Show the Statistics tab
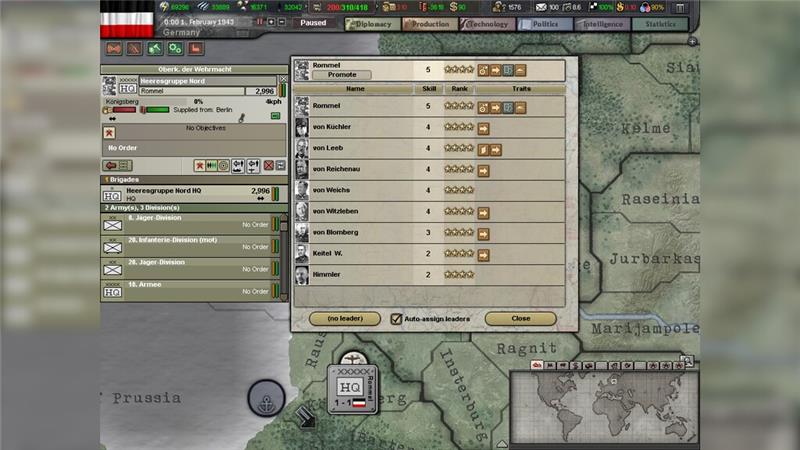 pos(659,23)
